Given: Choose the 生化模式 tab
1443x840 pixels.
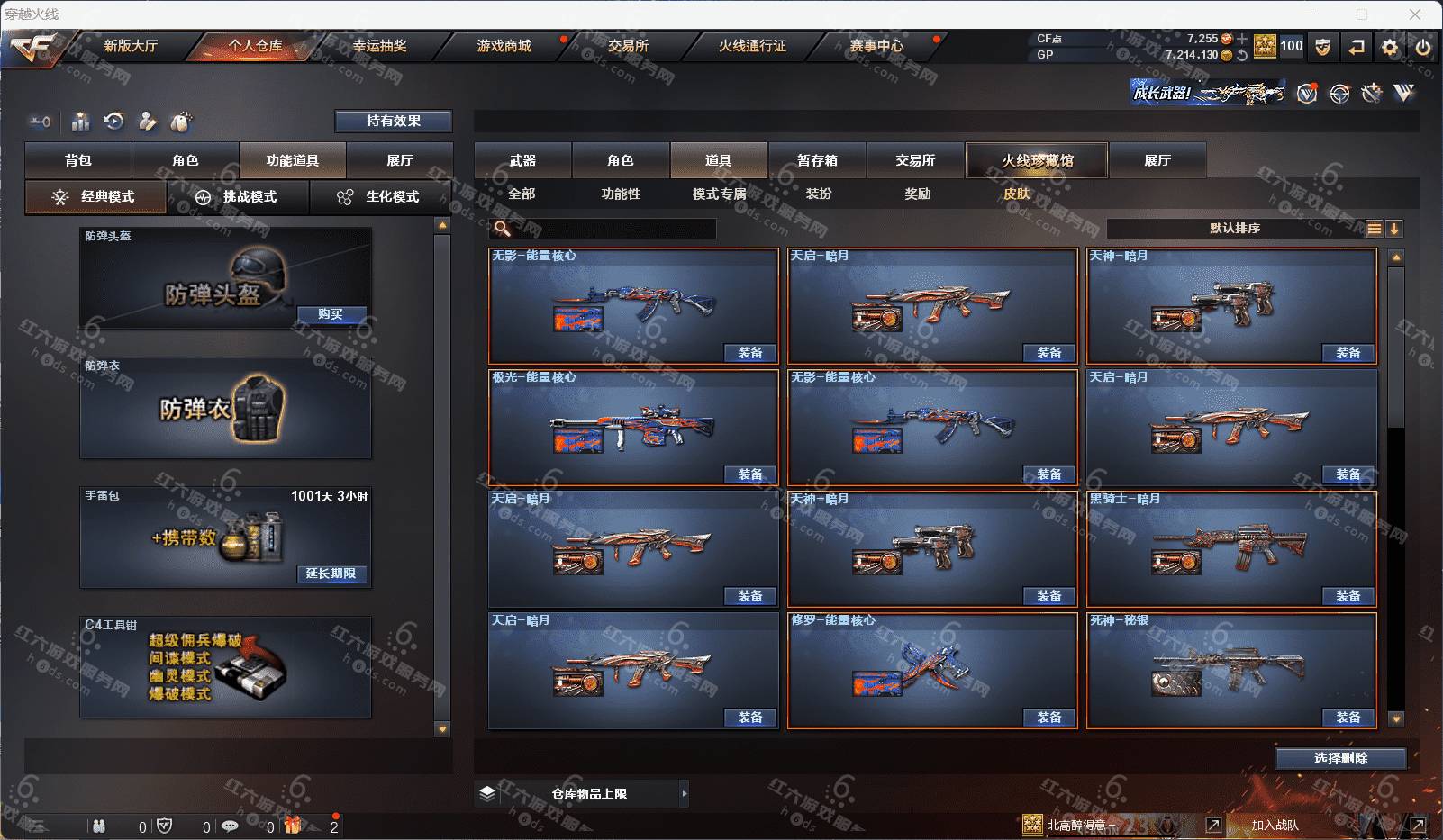Looking at the screenshot, I should tap(380, 197).
